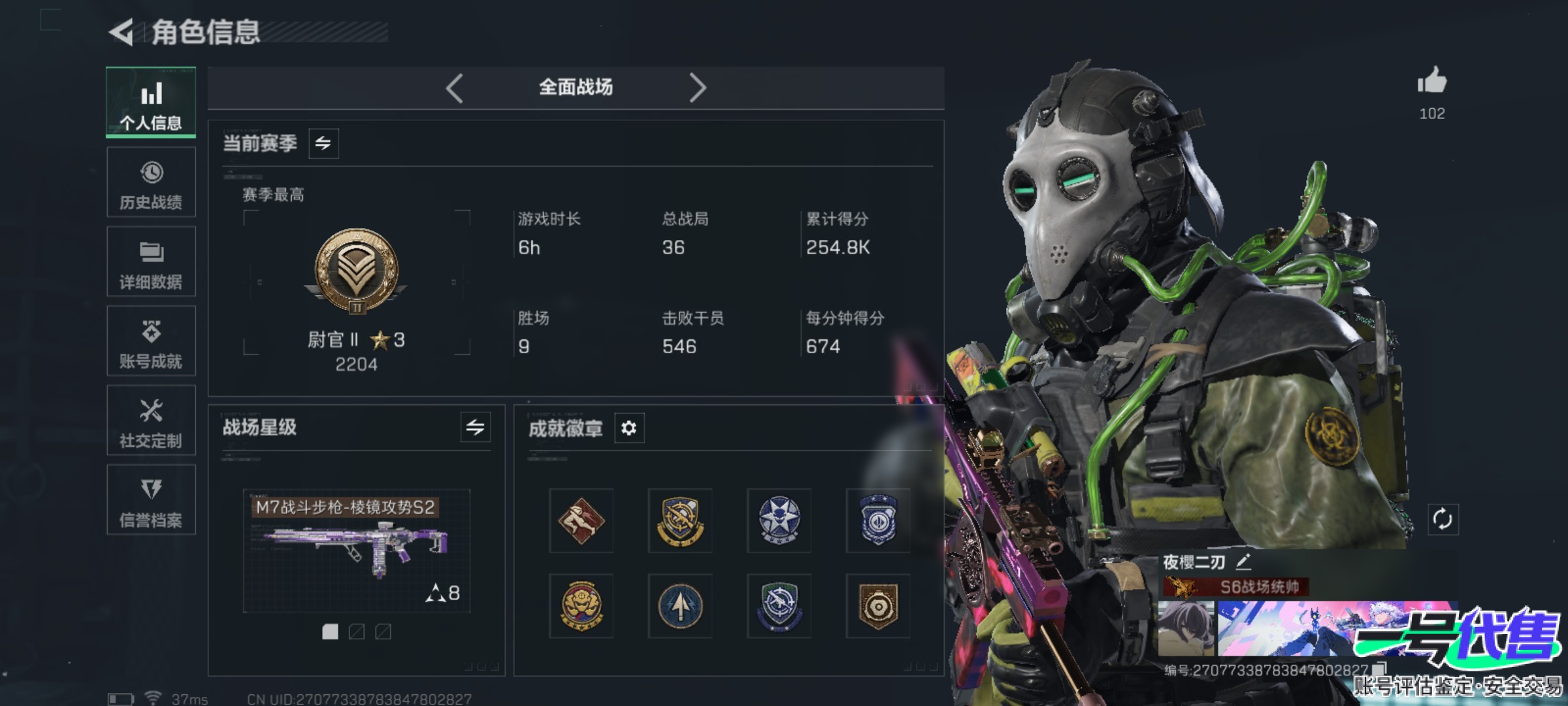Switch to the 历史战绩 tab

151,182
